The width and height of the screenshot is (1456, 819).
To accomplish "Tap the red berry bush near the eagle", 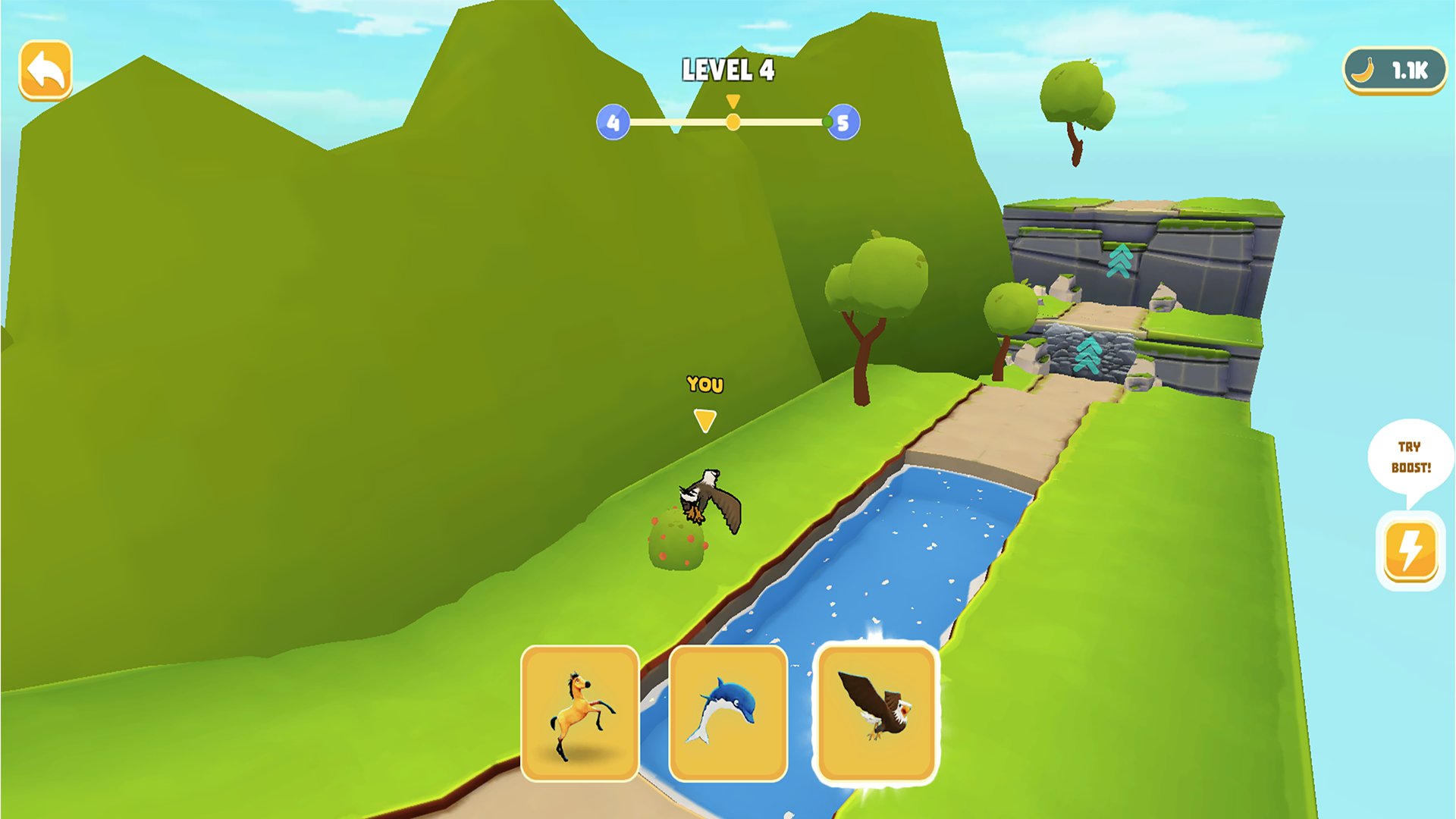I will 677,538.
